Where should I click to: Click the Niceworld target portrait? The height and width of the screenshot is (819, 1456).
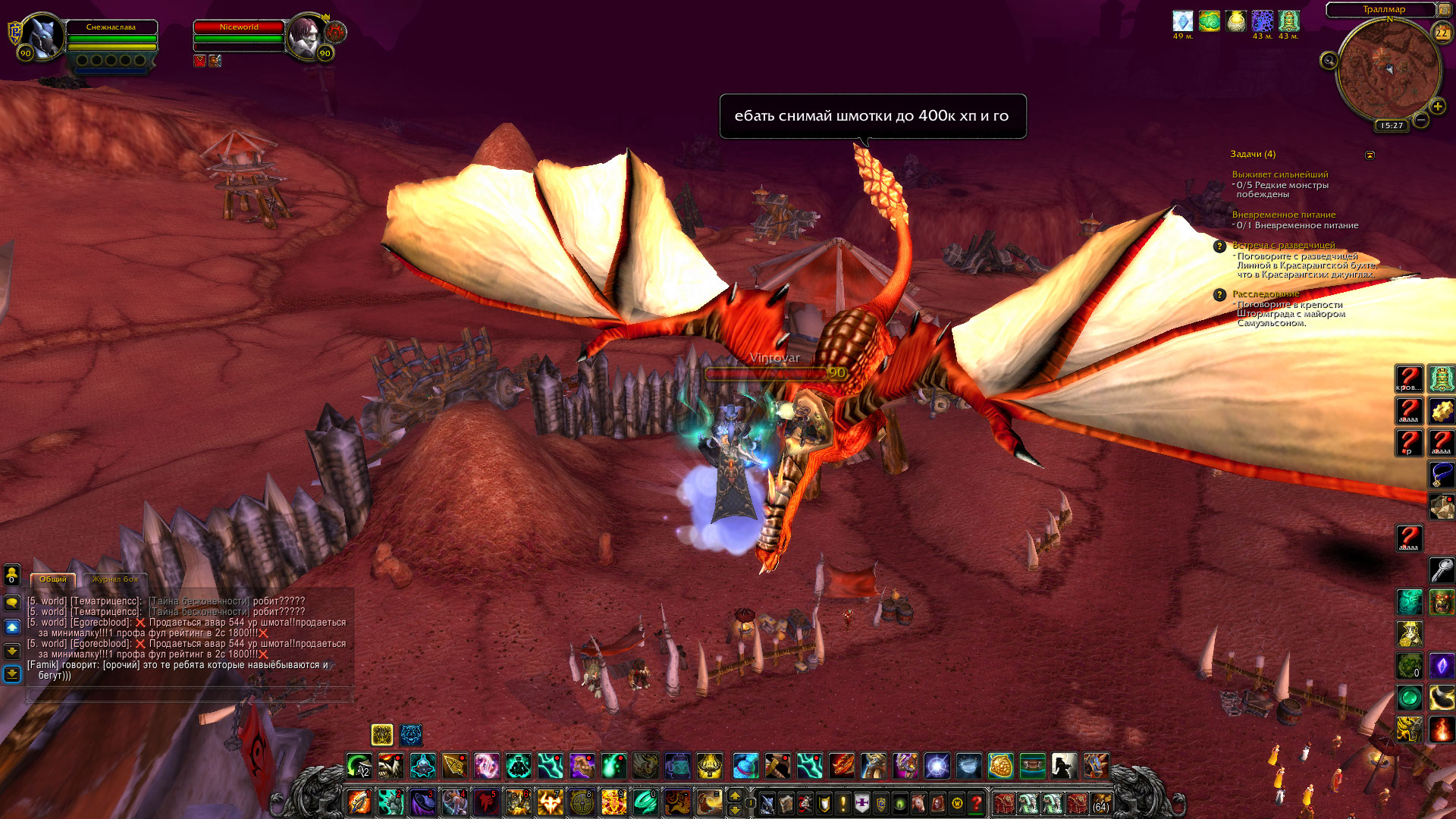click(307, 36)
